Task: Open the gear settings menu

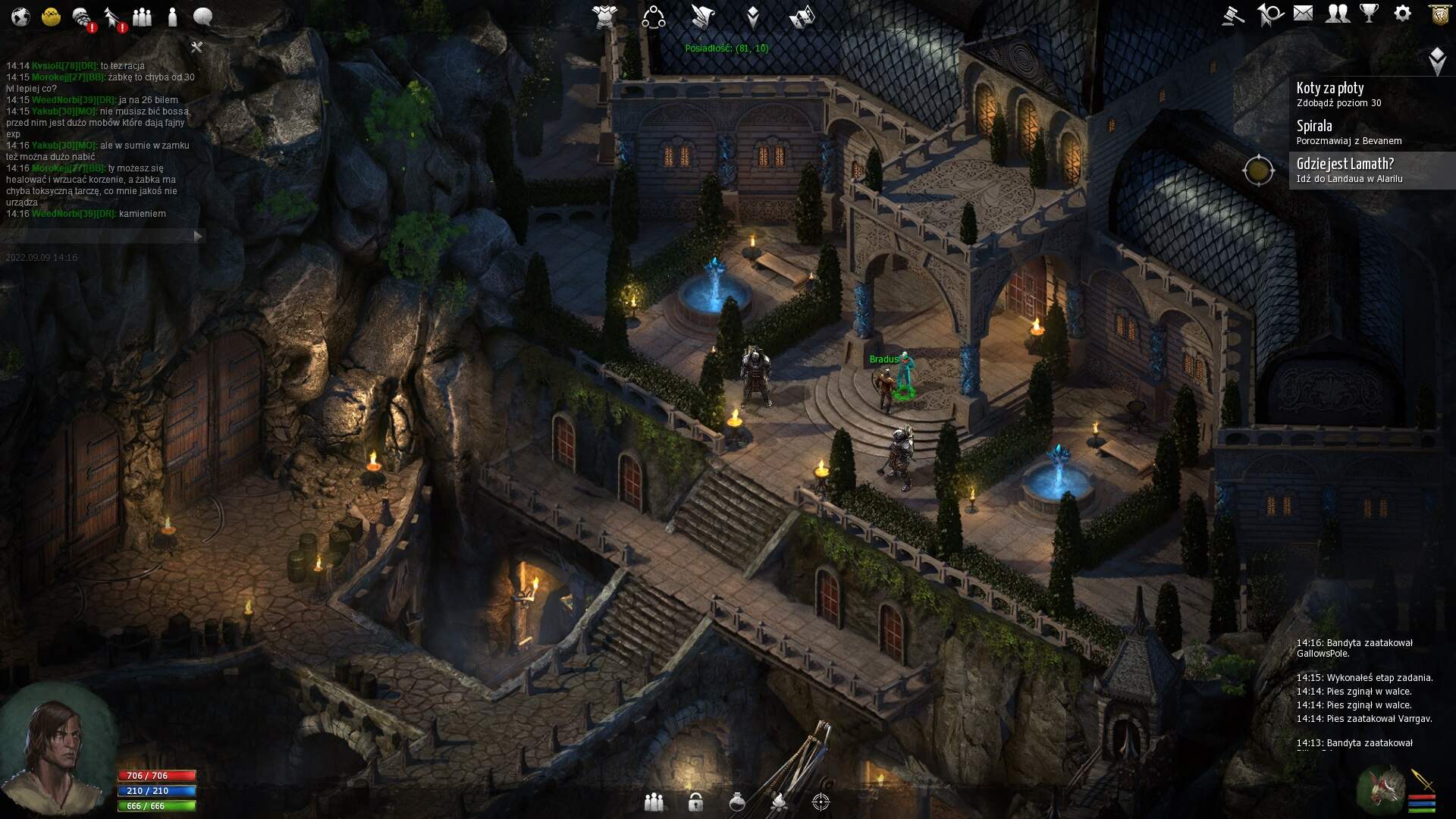Action: coord(1403,14)
